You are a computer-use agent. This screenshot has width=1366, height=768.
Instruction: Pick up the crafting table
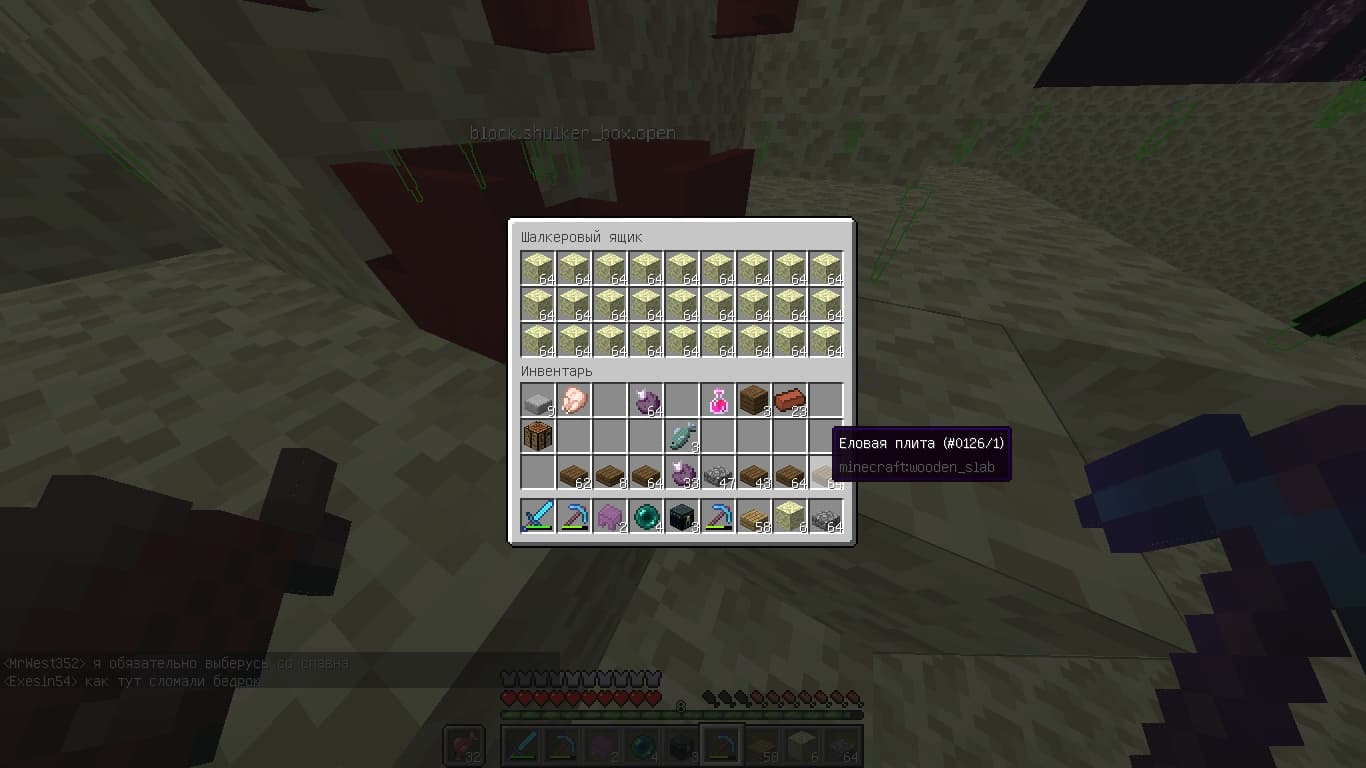[537, 437]
